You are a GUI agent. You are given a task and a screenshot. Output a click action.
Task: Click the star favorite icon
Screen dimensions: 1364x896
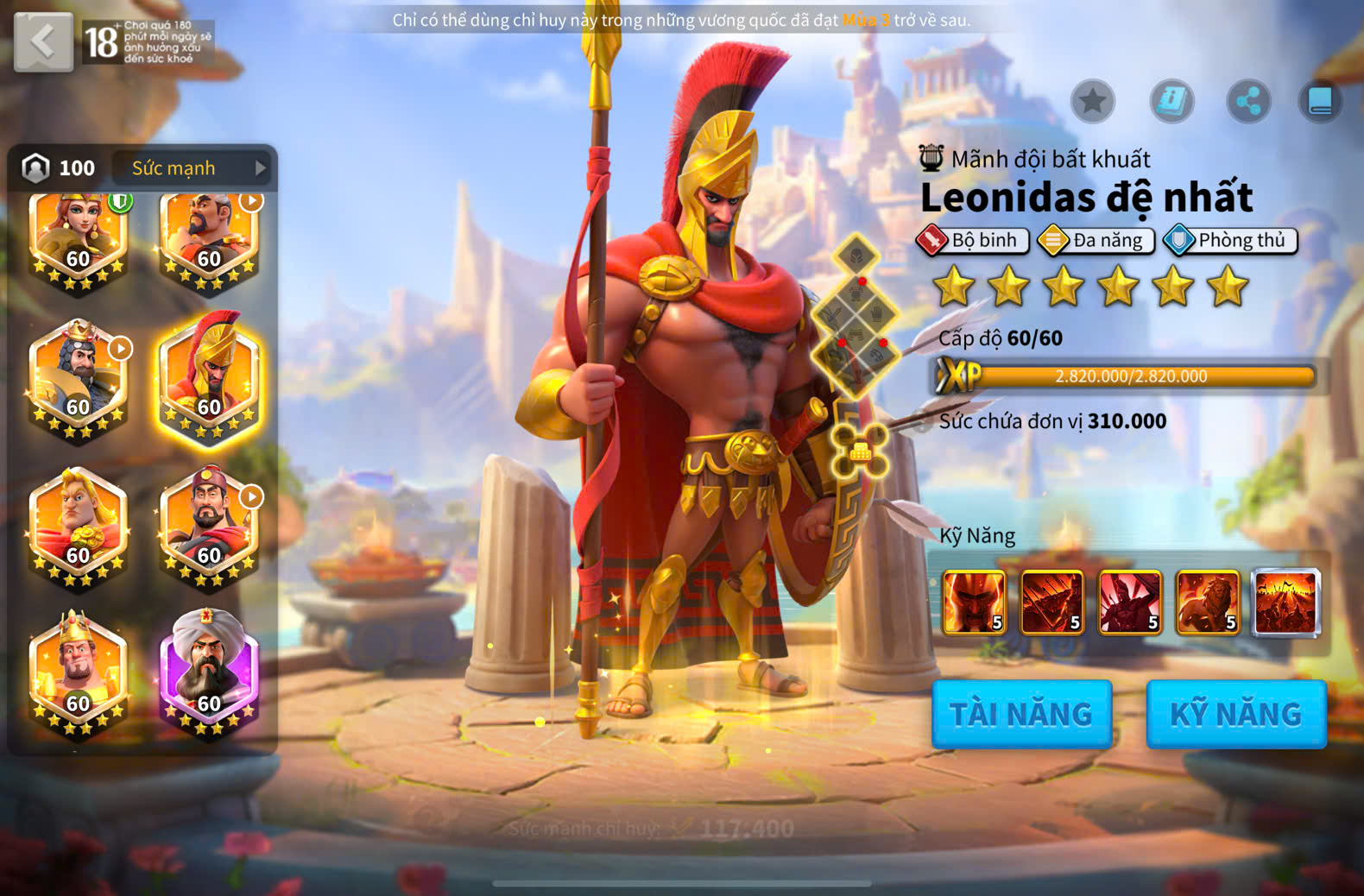point(1093,102)
